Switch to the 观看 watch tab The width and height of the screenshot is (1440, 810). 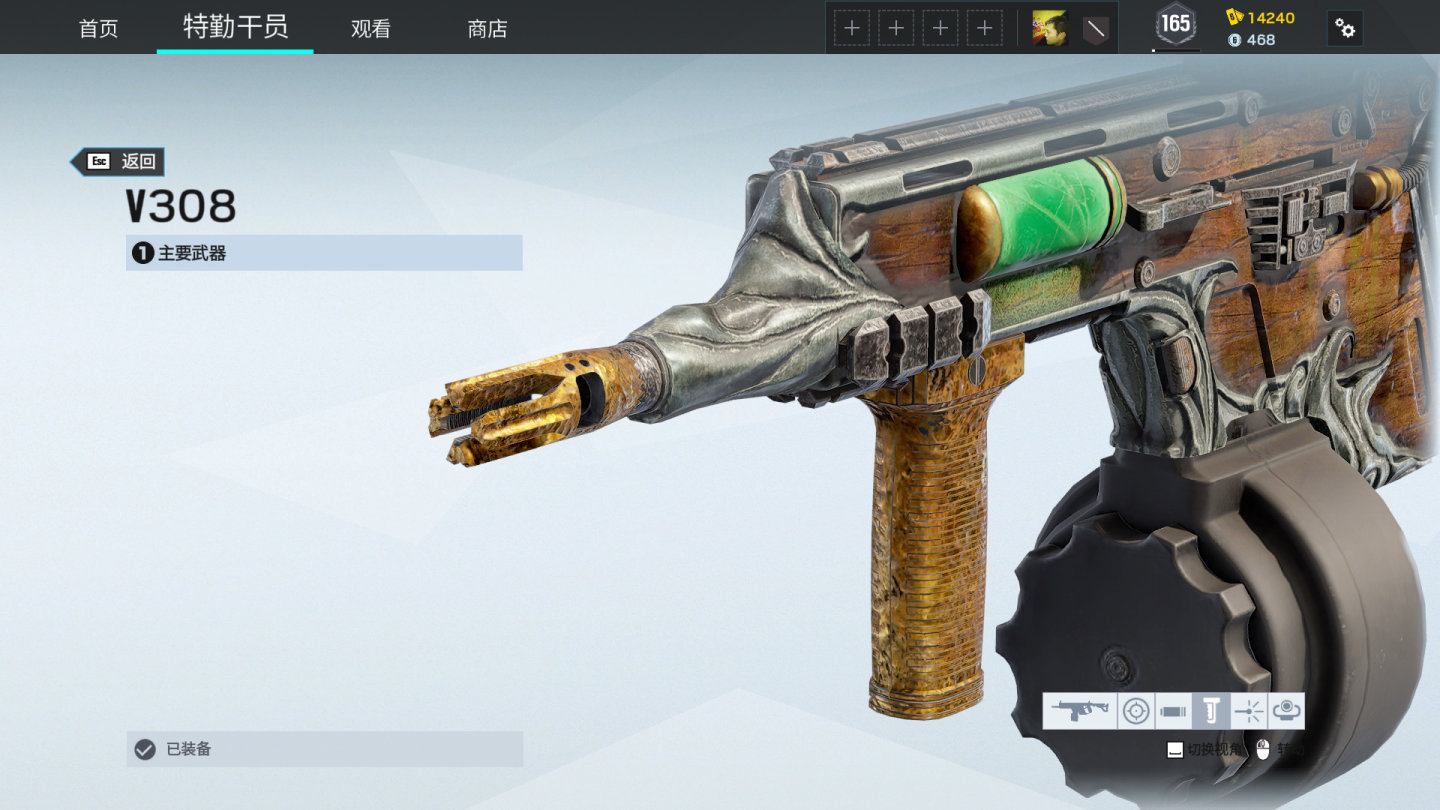pos(370,28)
